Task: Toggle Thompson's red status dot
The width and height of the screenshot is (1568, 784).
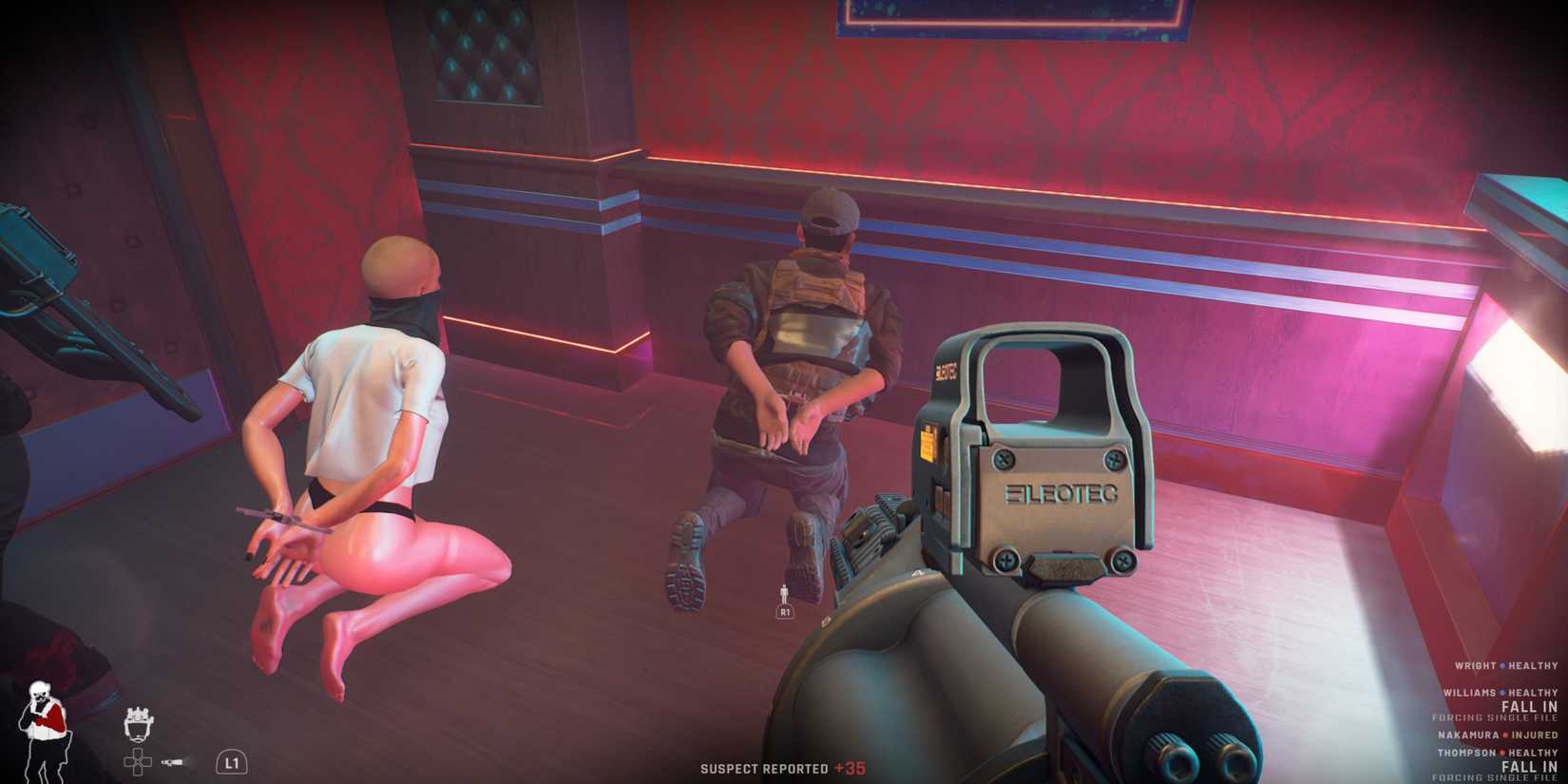Action: click(1502, 754)
